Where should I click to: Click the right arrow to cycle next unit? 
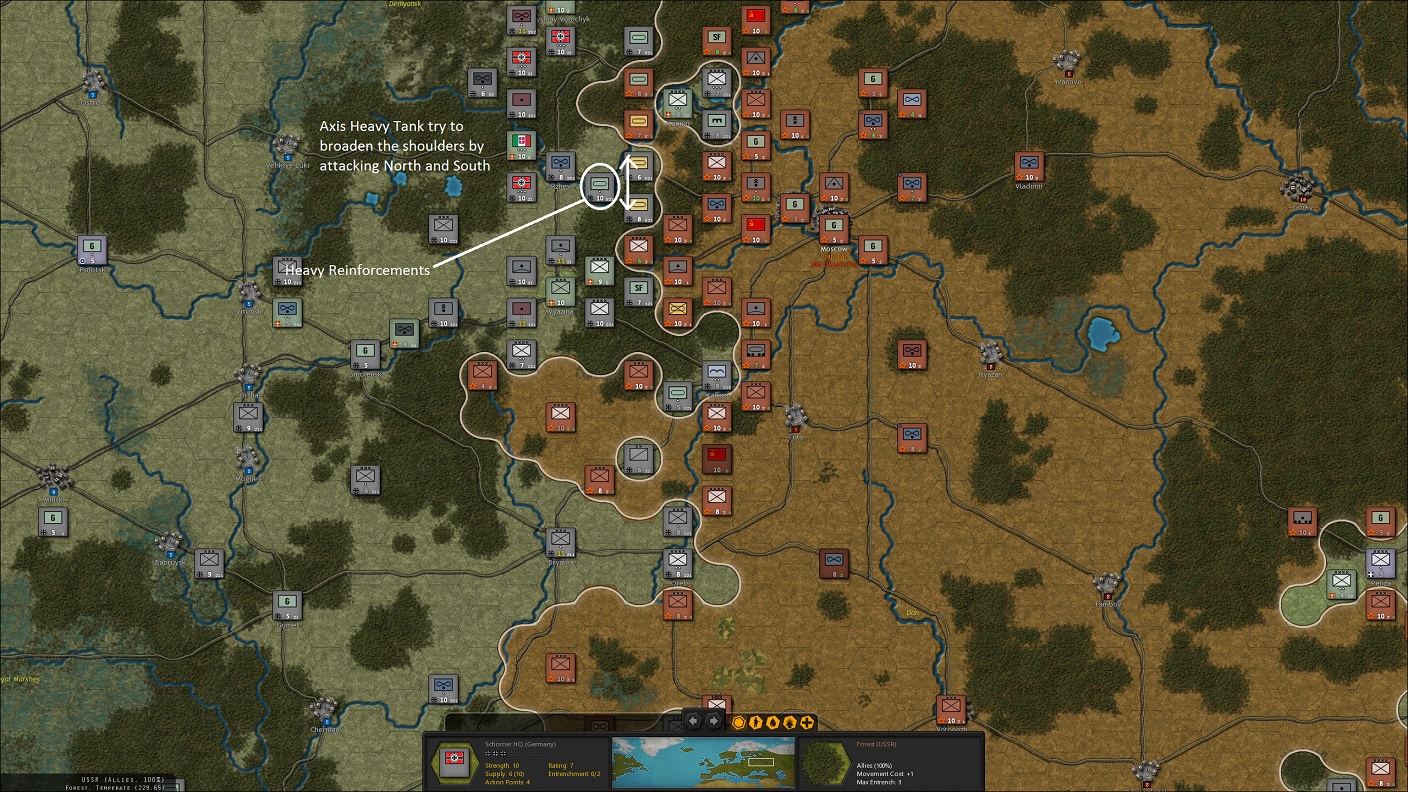[712, 719]
